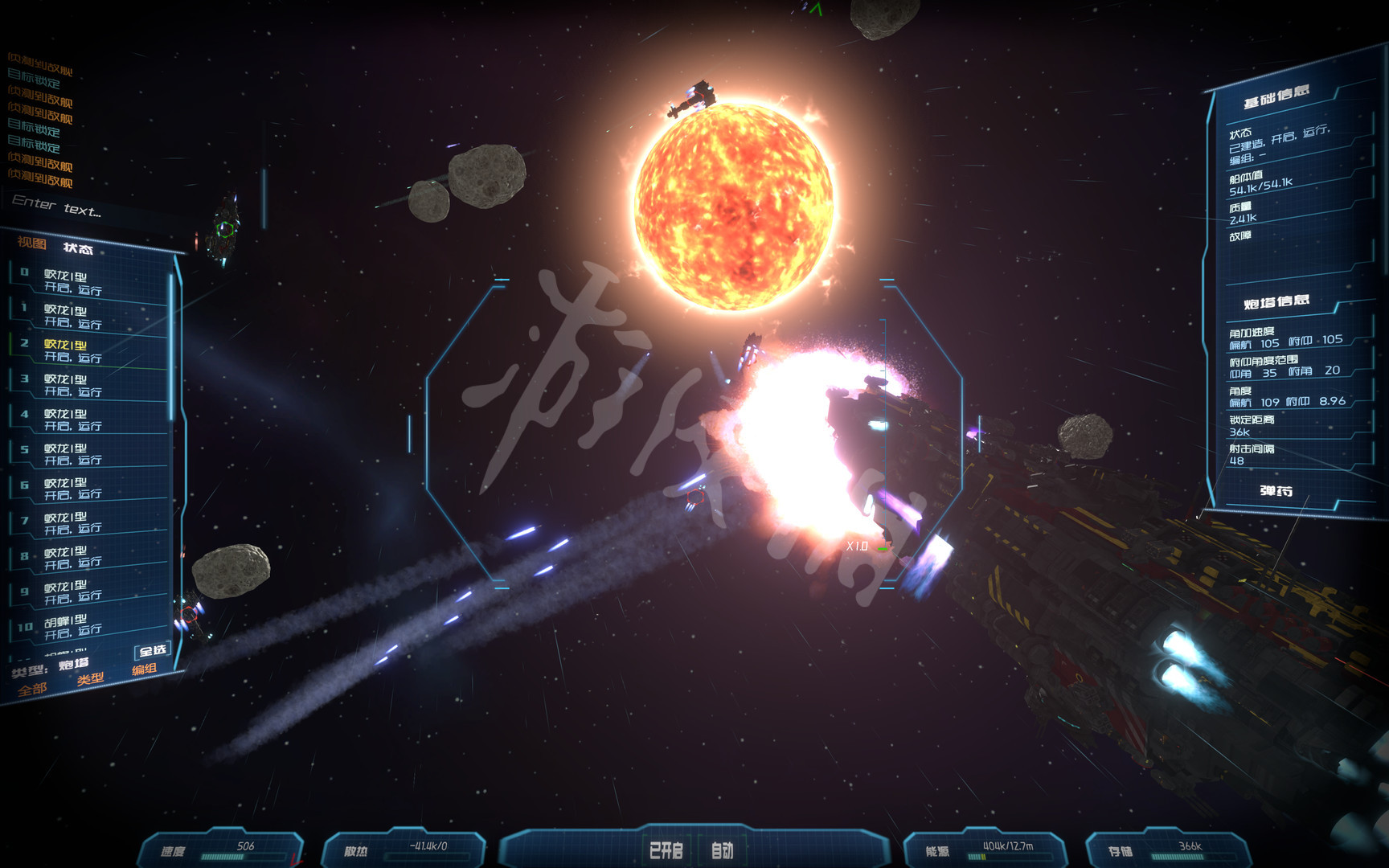
Task: Pick turret row 7 in the list
Action: [88, 523]
